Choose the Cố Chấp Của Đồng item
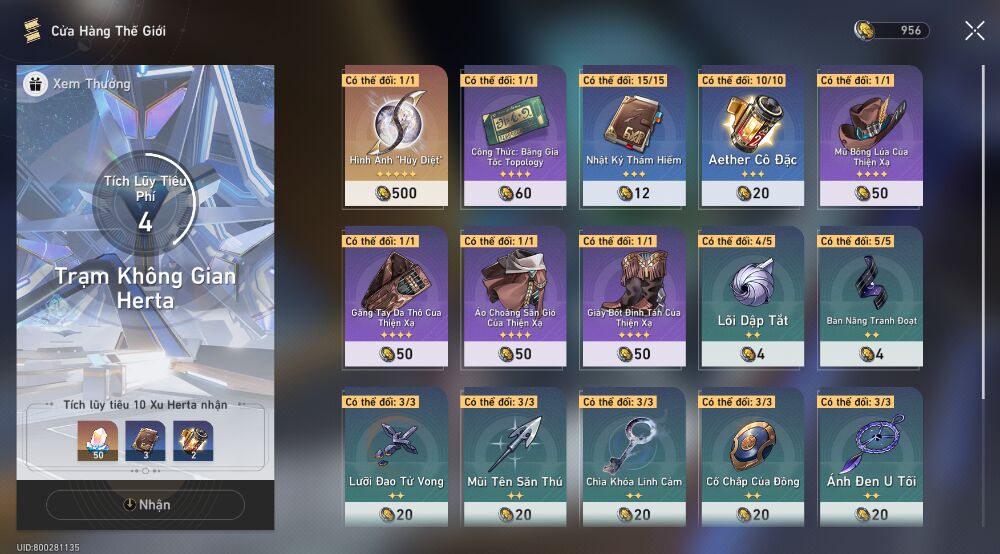The height and width of the screenshot is (554, 1000). 752,457
